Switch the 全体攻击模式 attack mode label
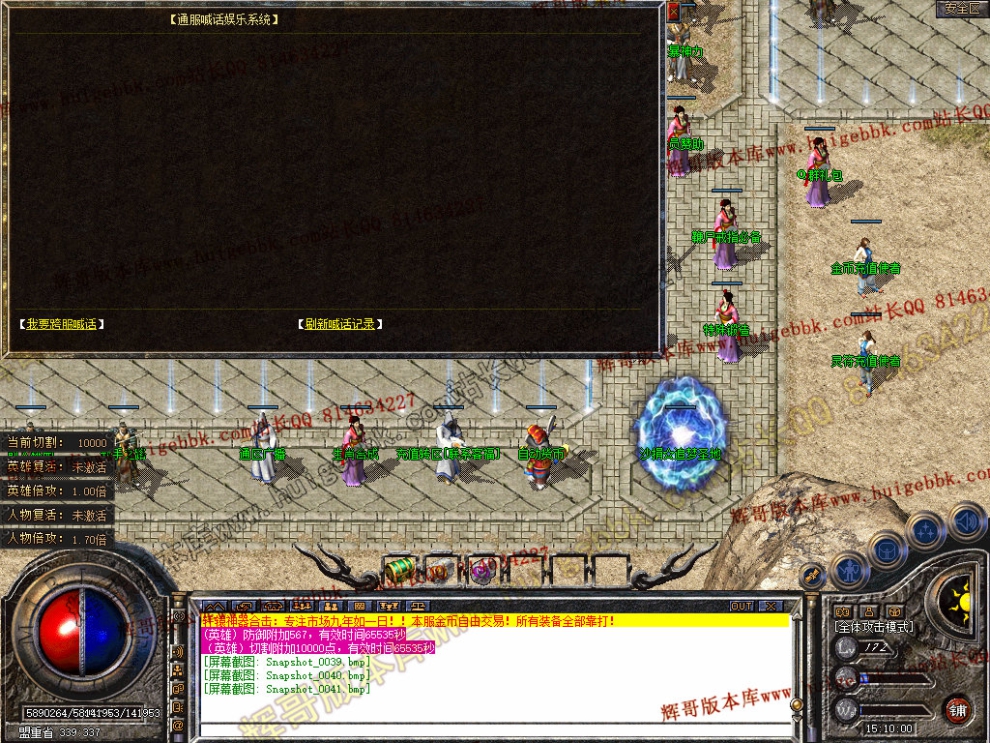990x743 pixels. click(x=873, y=627)
